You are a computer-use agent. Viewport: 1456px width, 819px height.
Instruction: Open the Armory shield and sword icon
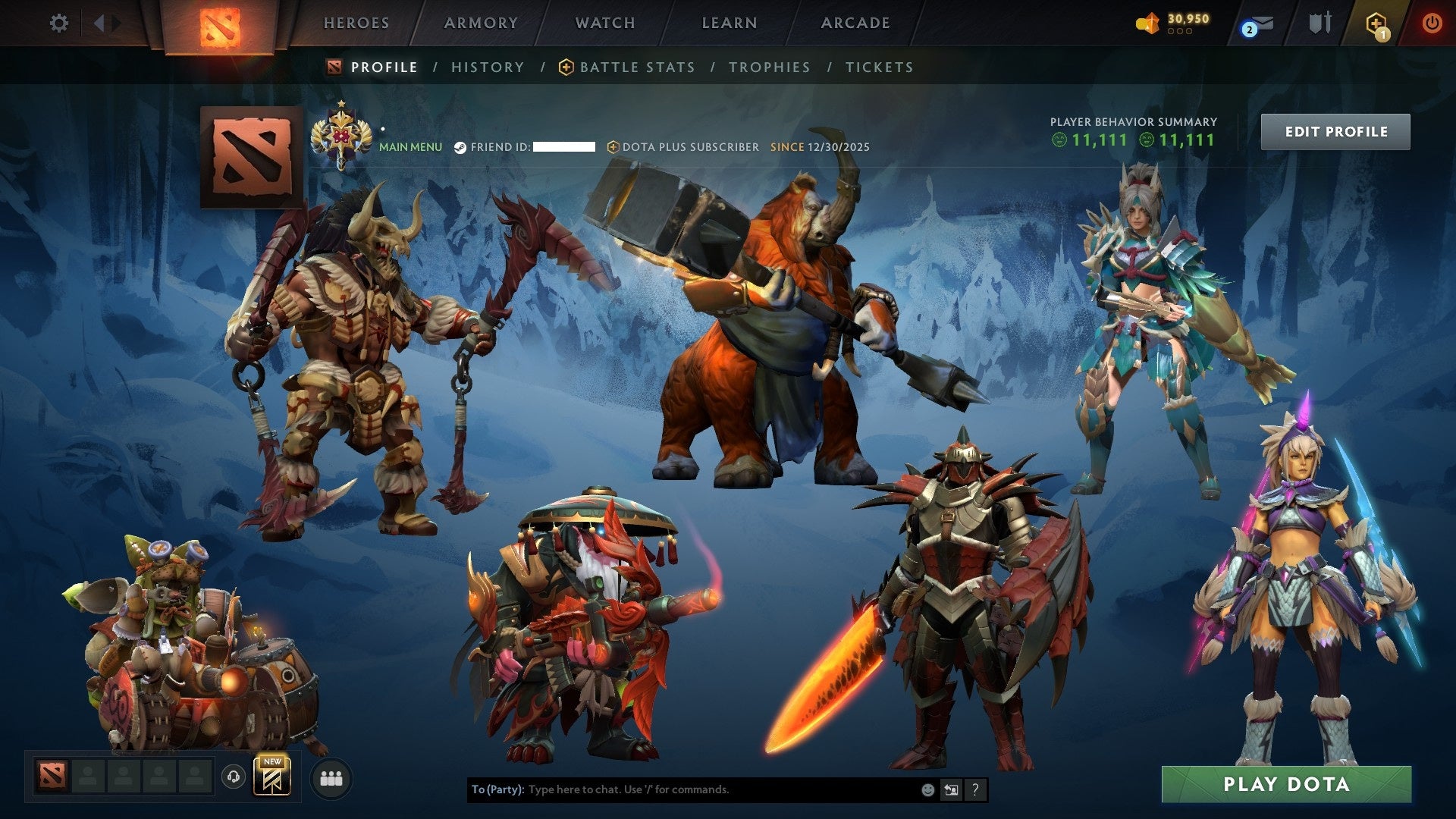click(1319, 23)
